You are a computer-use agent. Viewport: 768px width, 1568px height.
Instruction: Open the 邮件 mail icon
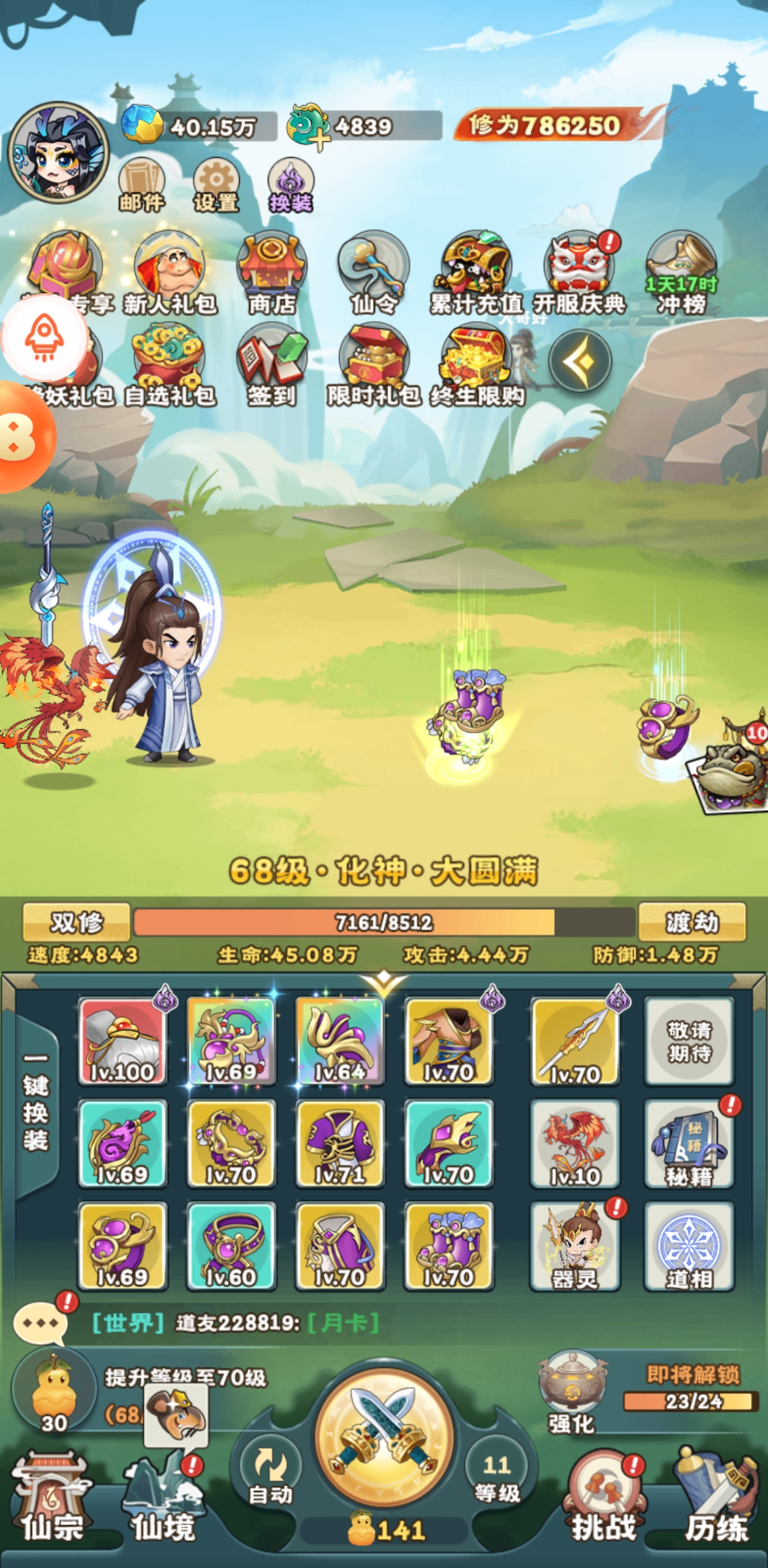coord(141,186)
